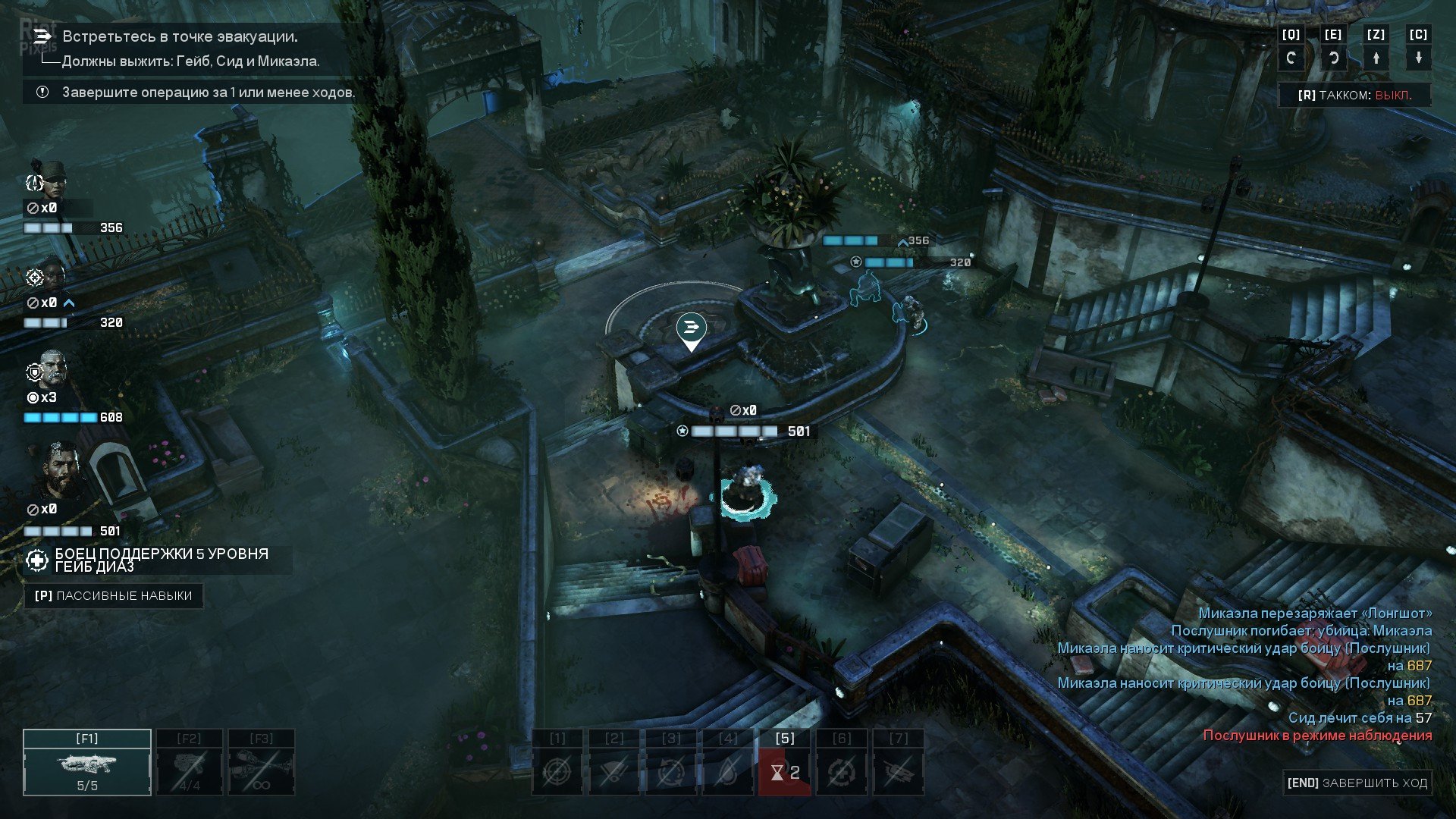The image size is (1456, 819).
Task: Choose the infinite-ammo grenade slot
Action: [262, 763]
